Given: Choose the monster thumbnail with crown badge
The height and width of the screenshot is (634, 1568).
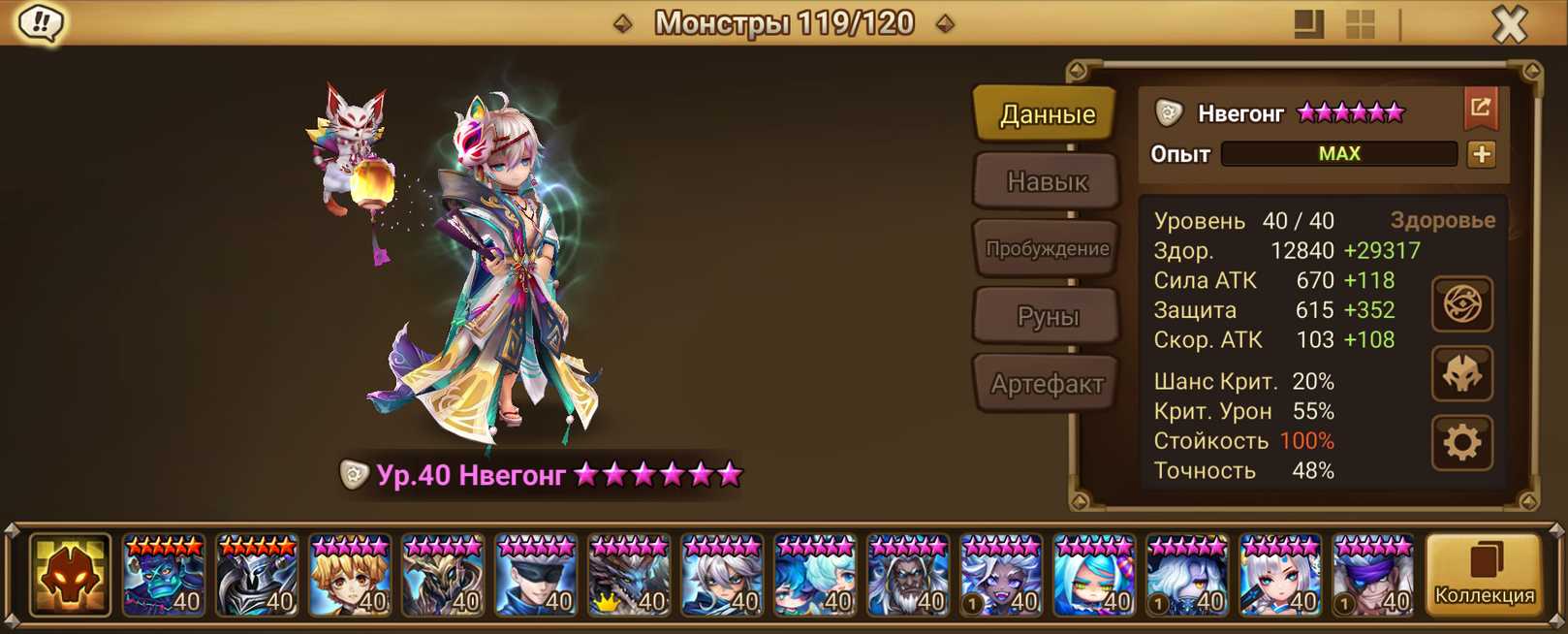Looking at the screenshot, I should click(x=629, y=576).
